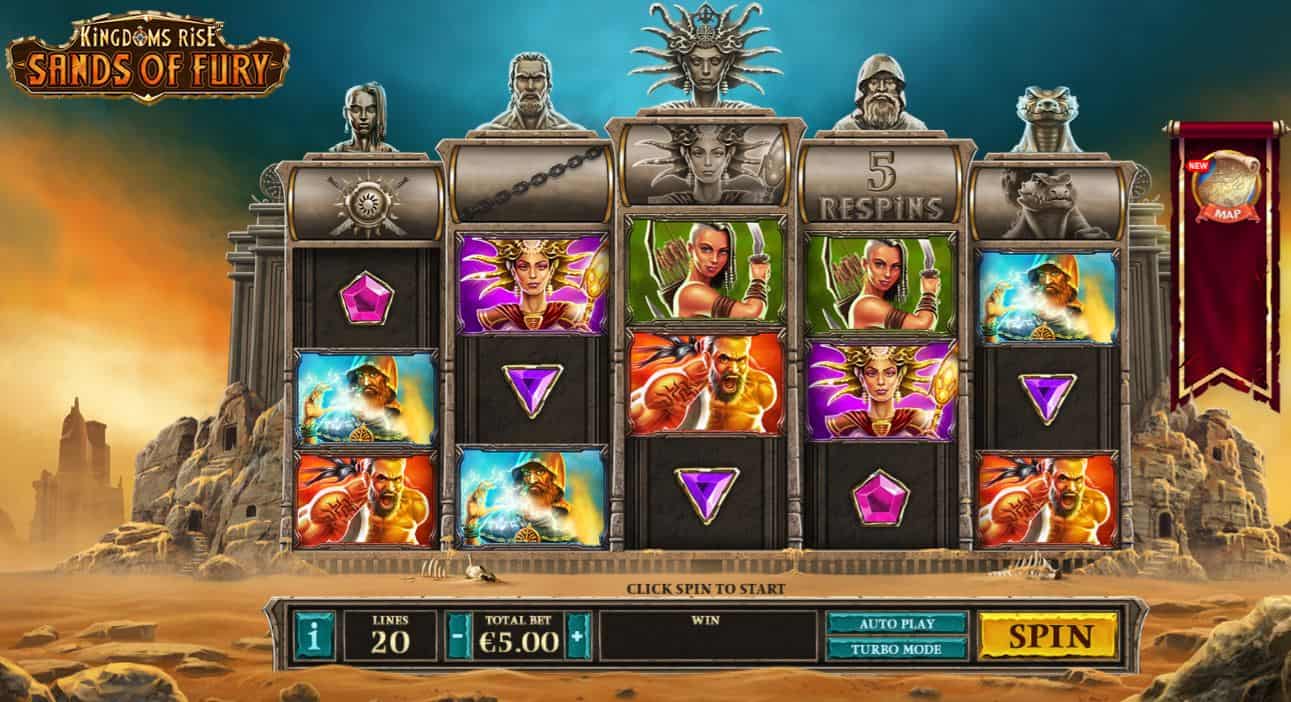The width and height of the screenshot is (1291, 702).
Task: Decrease total bet with minus button
Action: tap(459, 636)
